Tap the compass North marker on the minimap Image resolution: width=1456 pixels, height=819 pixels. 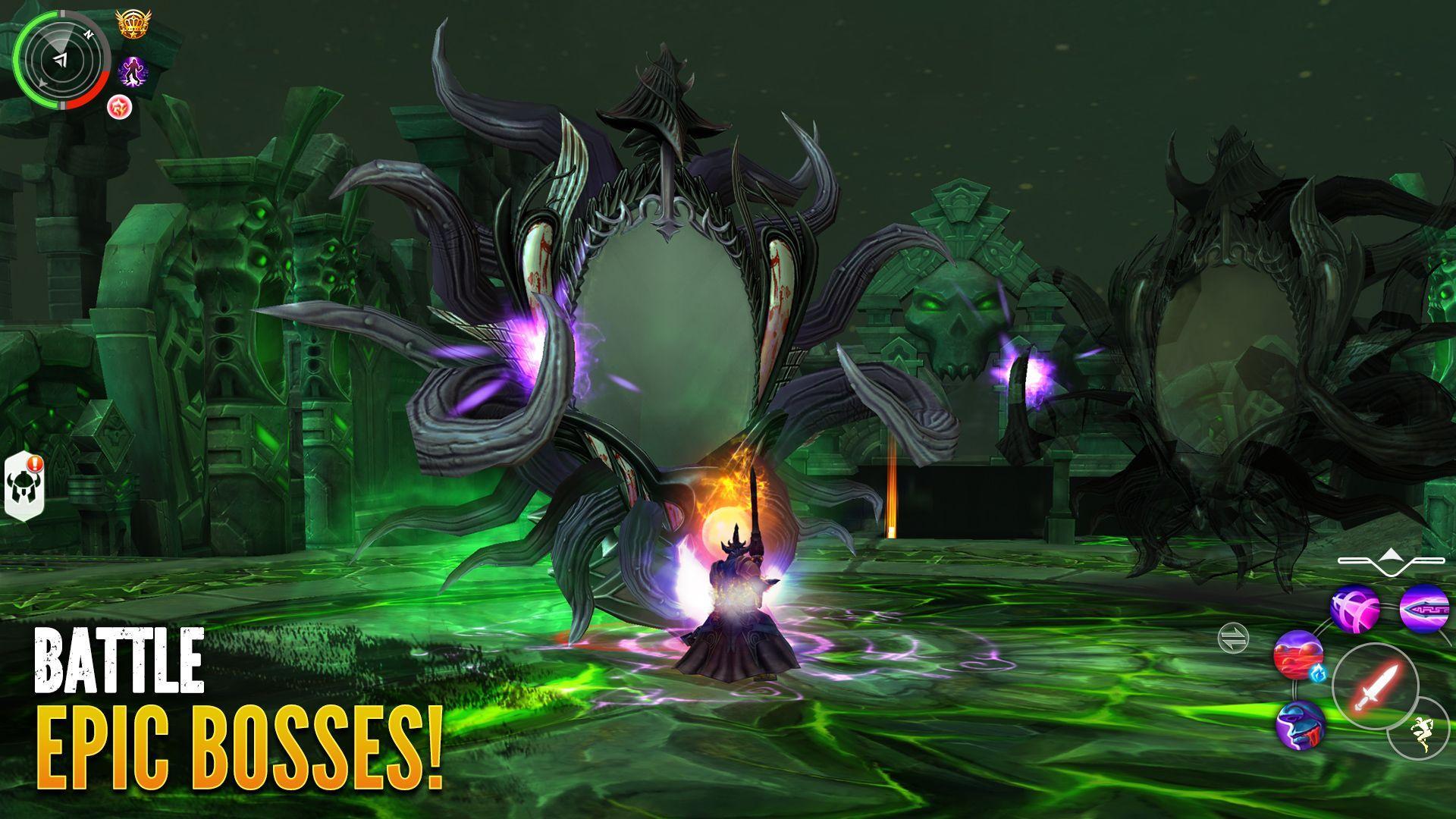click(89, 33)
